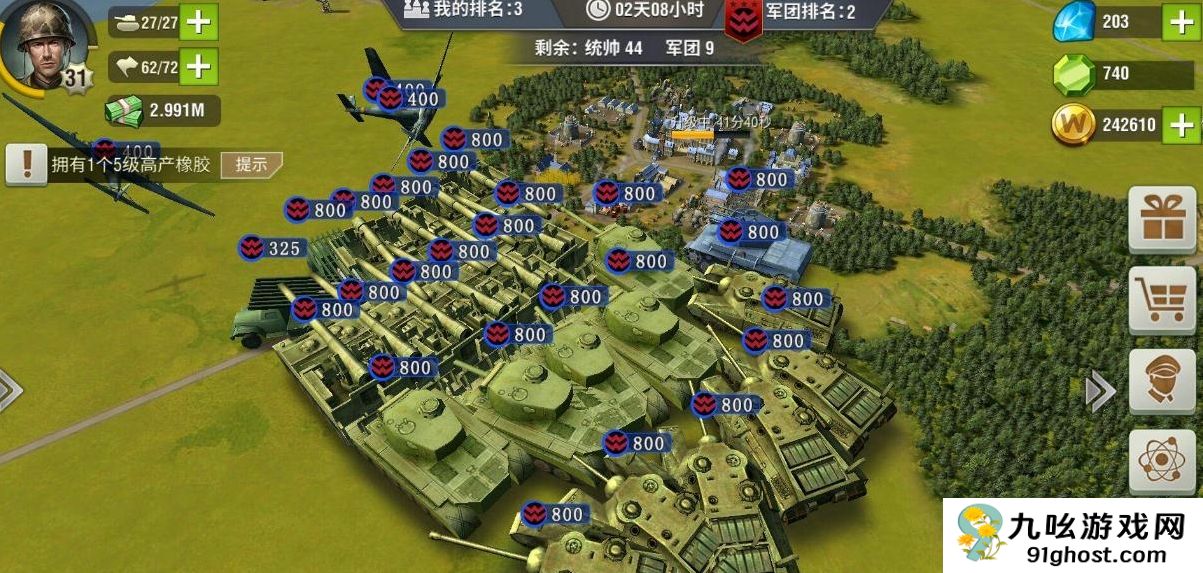Image resolution: width=1203 pixels, height=573 pixels.
Task: Select the exclamation mark quest alert
Action: point(26,164)
